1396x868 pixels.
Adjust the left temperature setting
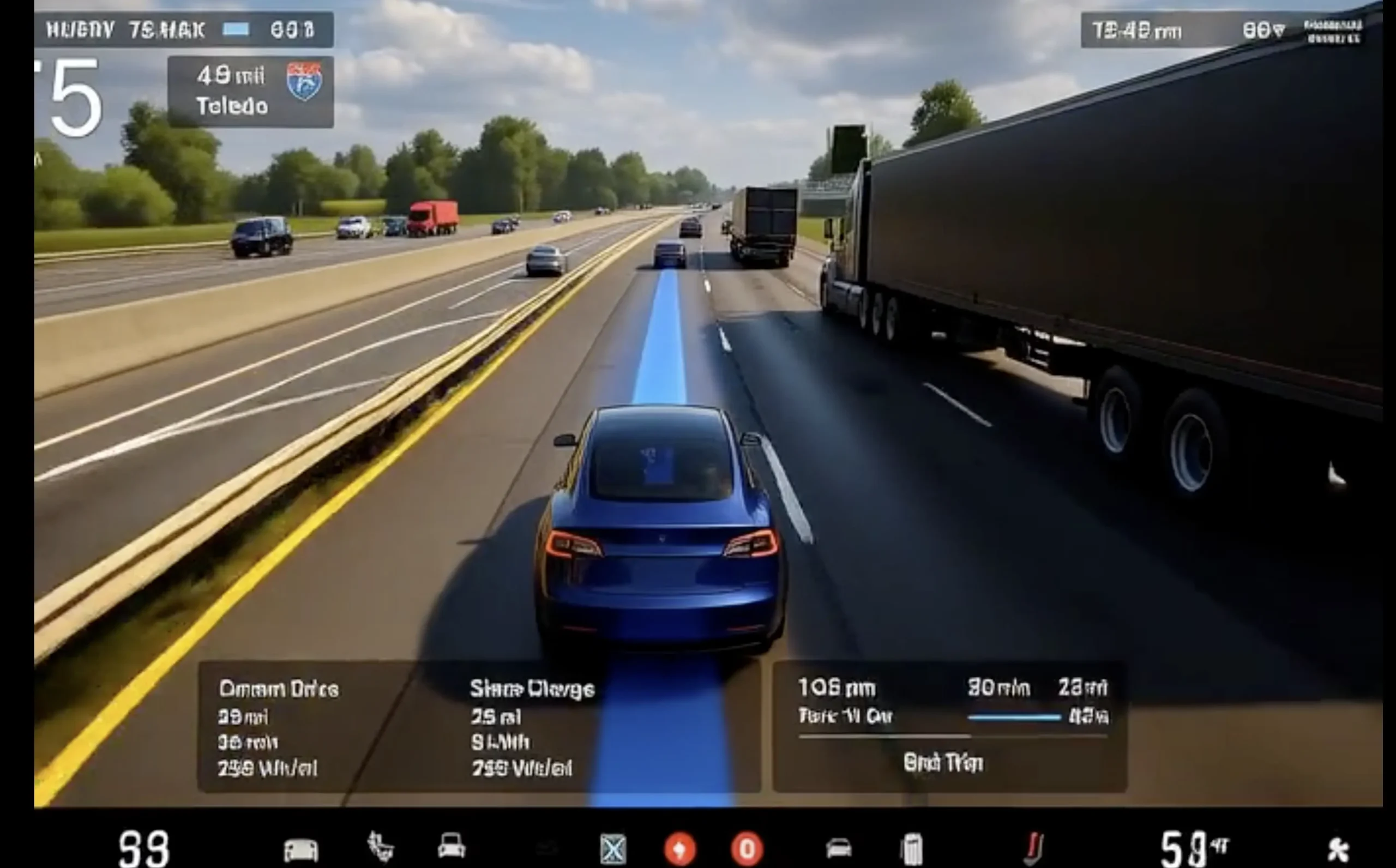[x=143, y=848]
